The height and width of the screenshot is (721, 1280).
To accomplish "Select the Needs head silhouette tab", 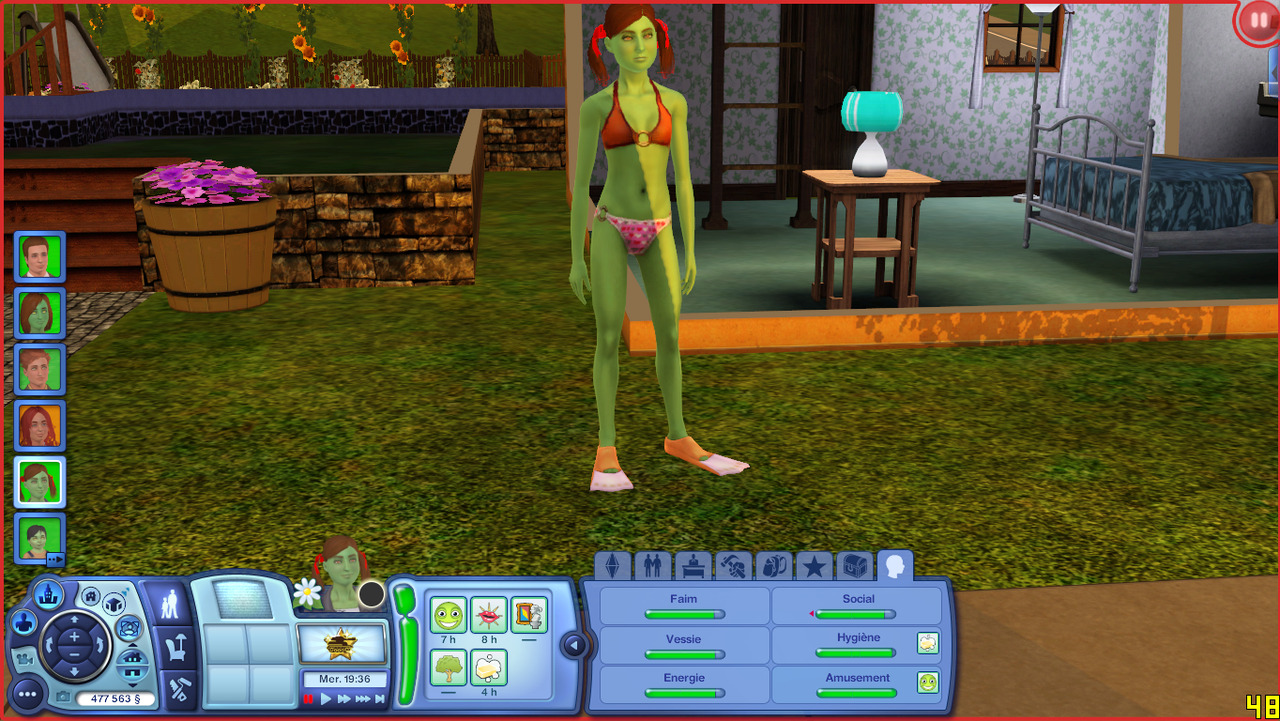I will click(894, 567).
